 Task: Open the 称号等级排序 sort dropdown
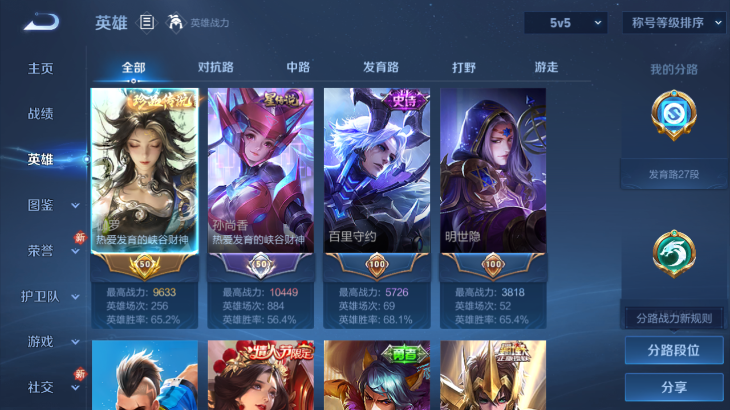[x=674, y=22]
